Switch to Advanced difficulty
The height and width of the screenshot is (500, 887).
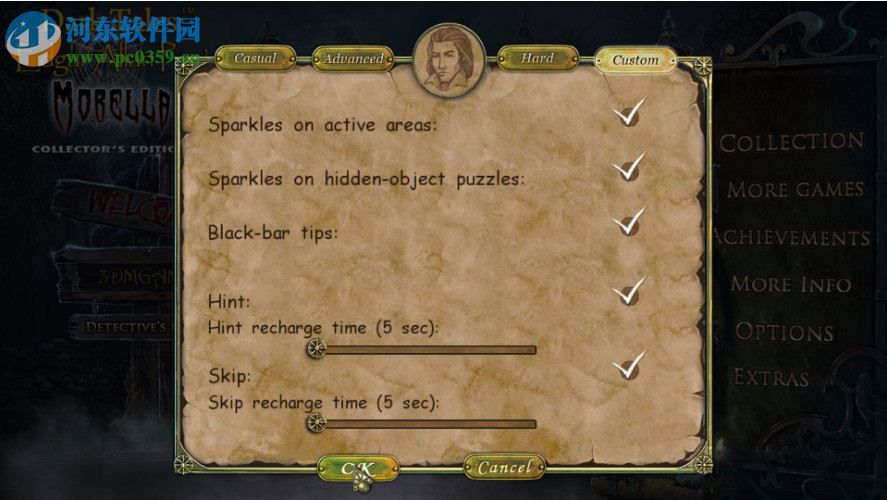click(353, 59)
